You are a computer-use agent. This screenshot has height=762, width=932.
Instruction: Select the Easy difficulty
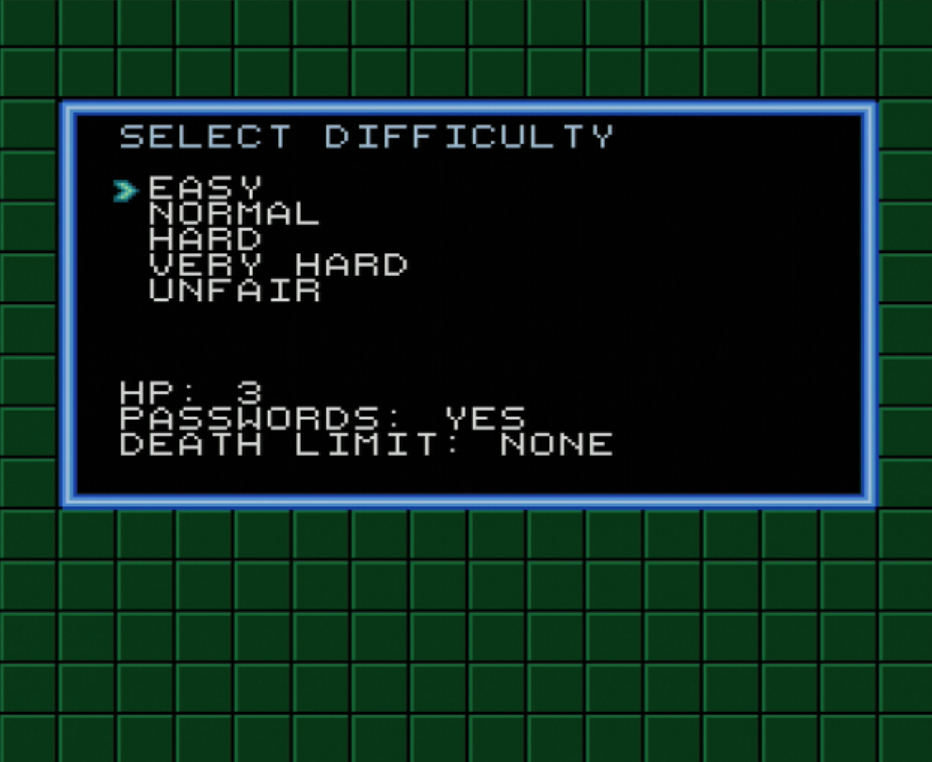pos(205,187)
